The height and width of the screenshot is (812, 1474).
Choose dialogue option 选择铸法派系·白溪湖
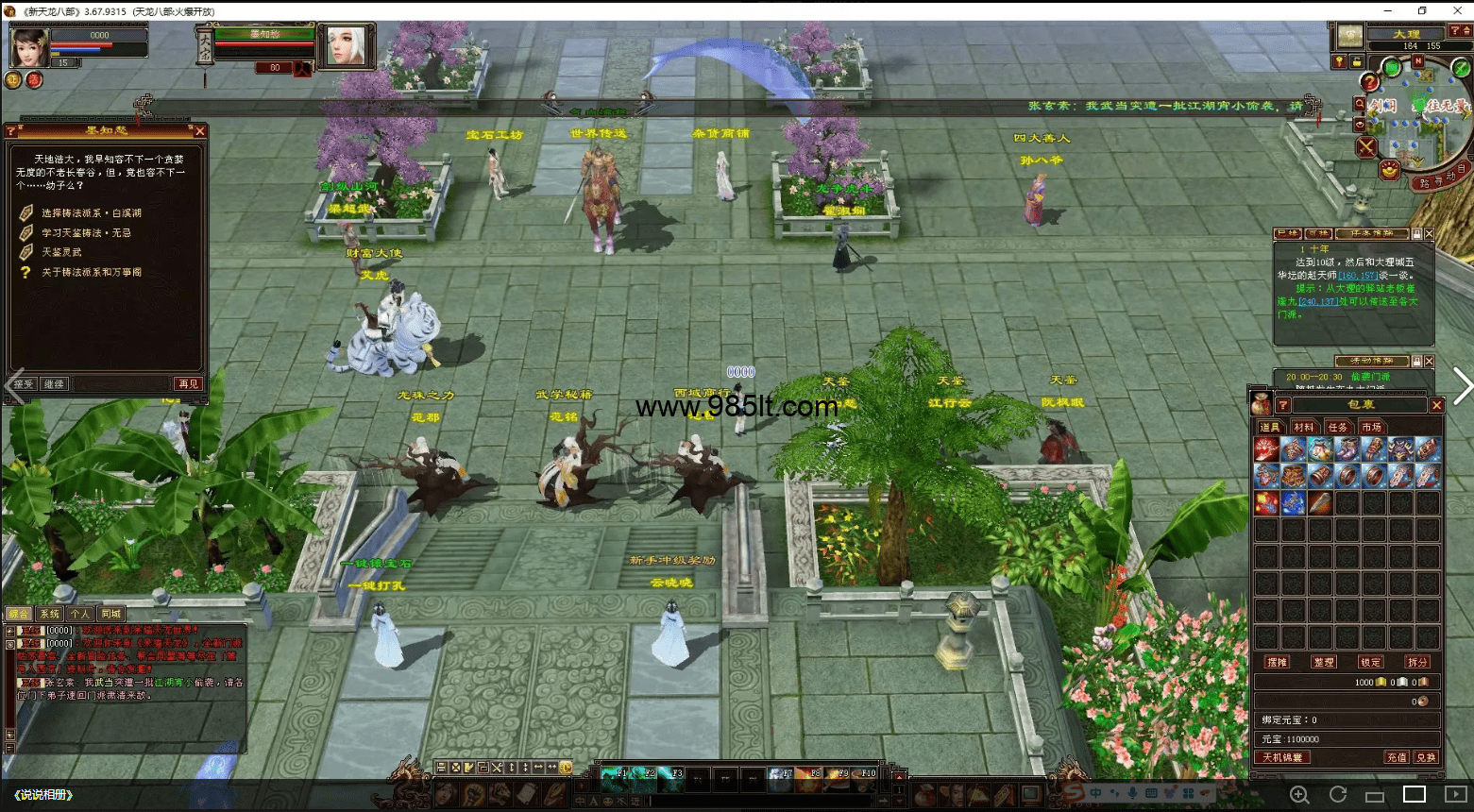[91, 213]
